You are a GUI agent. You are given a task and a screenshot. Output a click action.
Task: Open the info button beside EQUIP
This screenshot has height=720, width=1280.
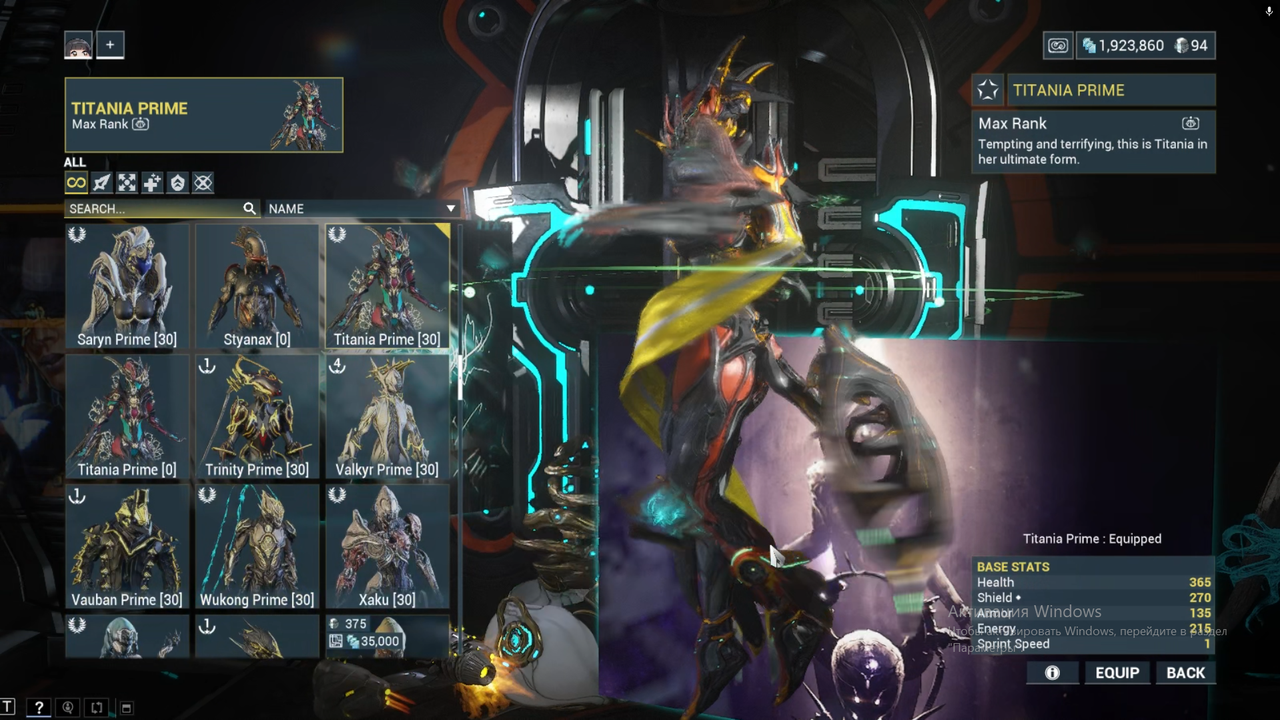1052,673
